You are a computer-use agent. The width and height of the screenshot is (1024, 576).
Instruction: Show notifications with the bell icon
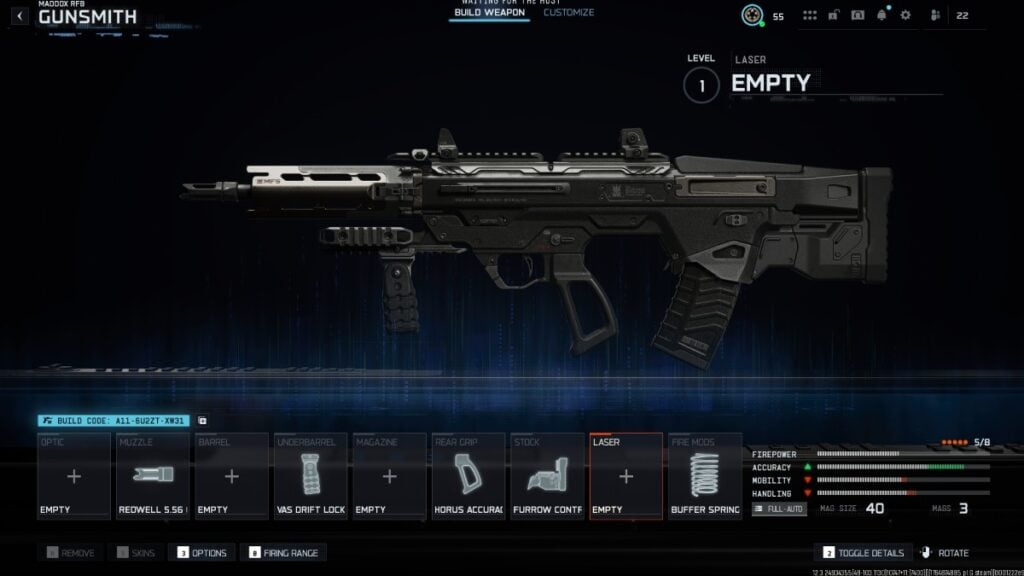pyautogui.click(x=882, y=16)
